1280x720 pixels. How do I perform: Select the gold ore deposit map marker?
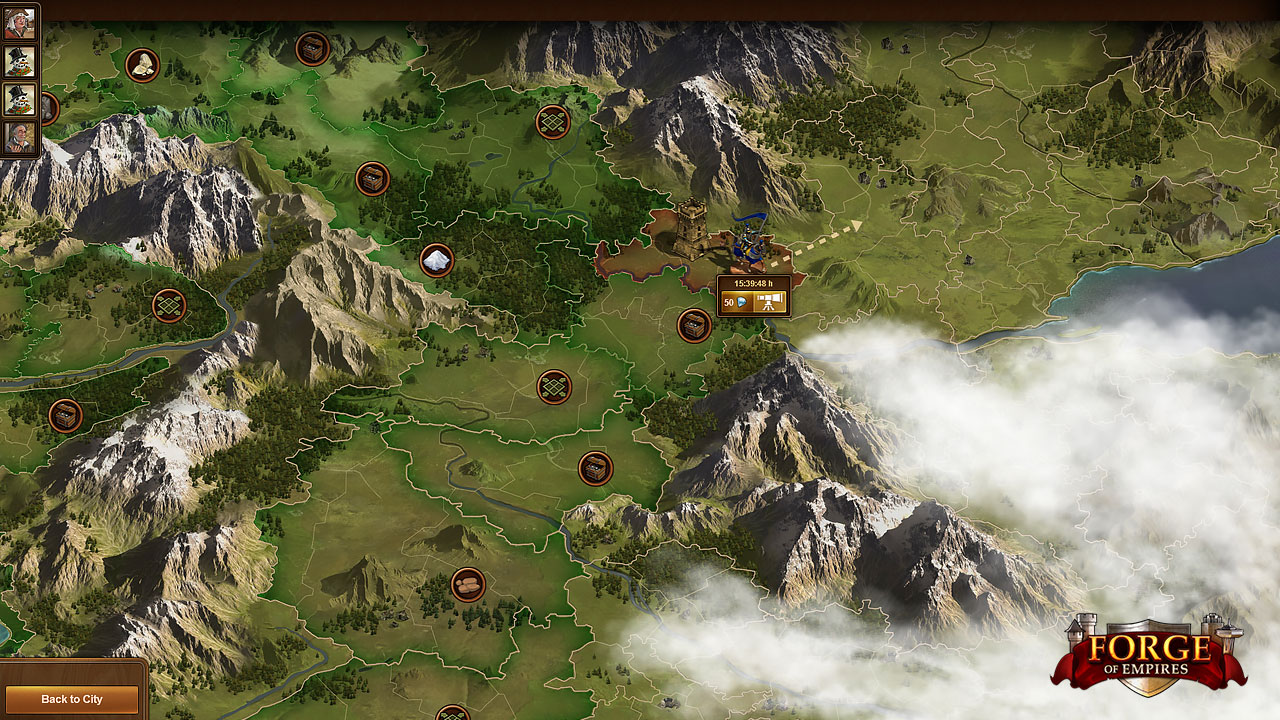(x=143, y=65)
